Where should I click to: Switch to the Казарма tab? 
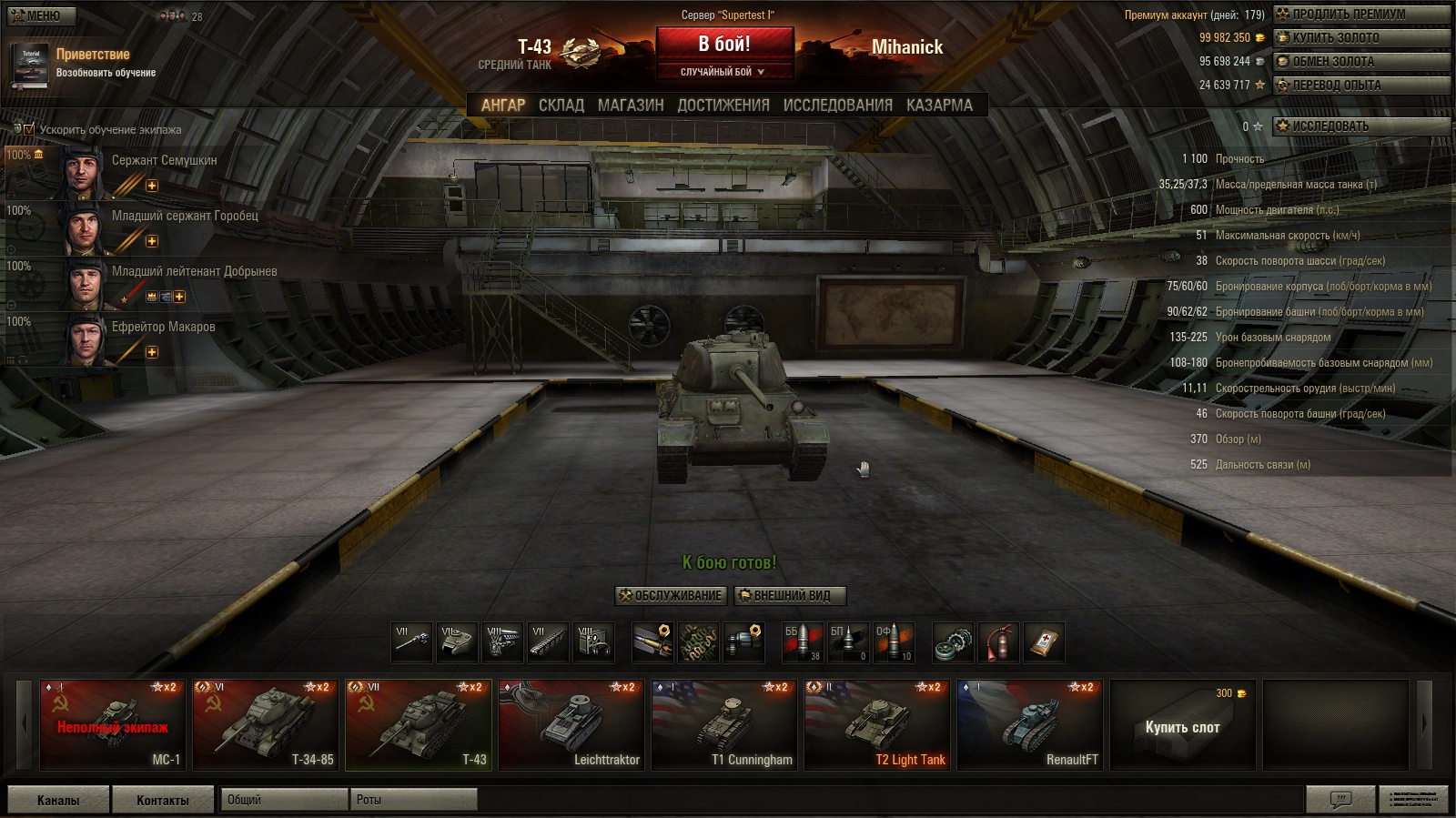[x=939, y=106]
